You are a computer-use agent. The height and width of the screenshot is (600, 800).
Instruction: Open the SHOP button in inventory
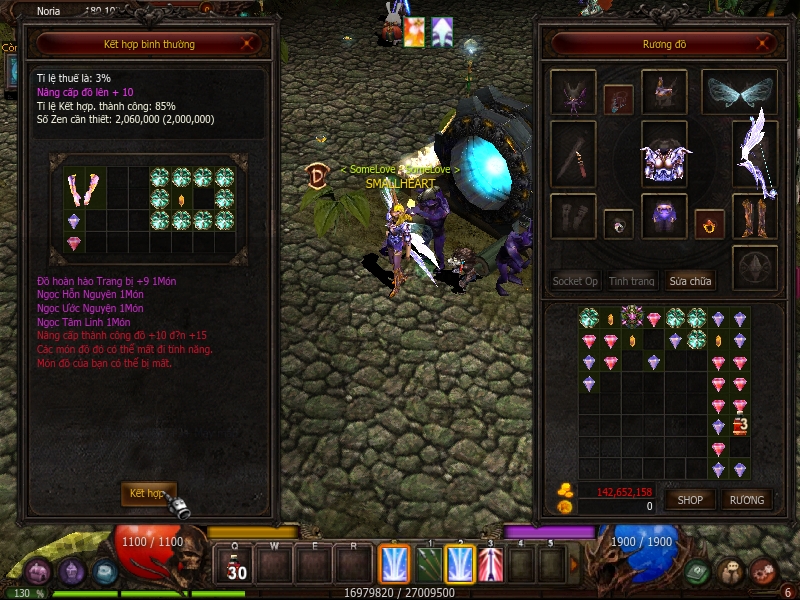click(x=691, y=499)
